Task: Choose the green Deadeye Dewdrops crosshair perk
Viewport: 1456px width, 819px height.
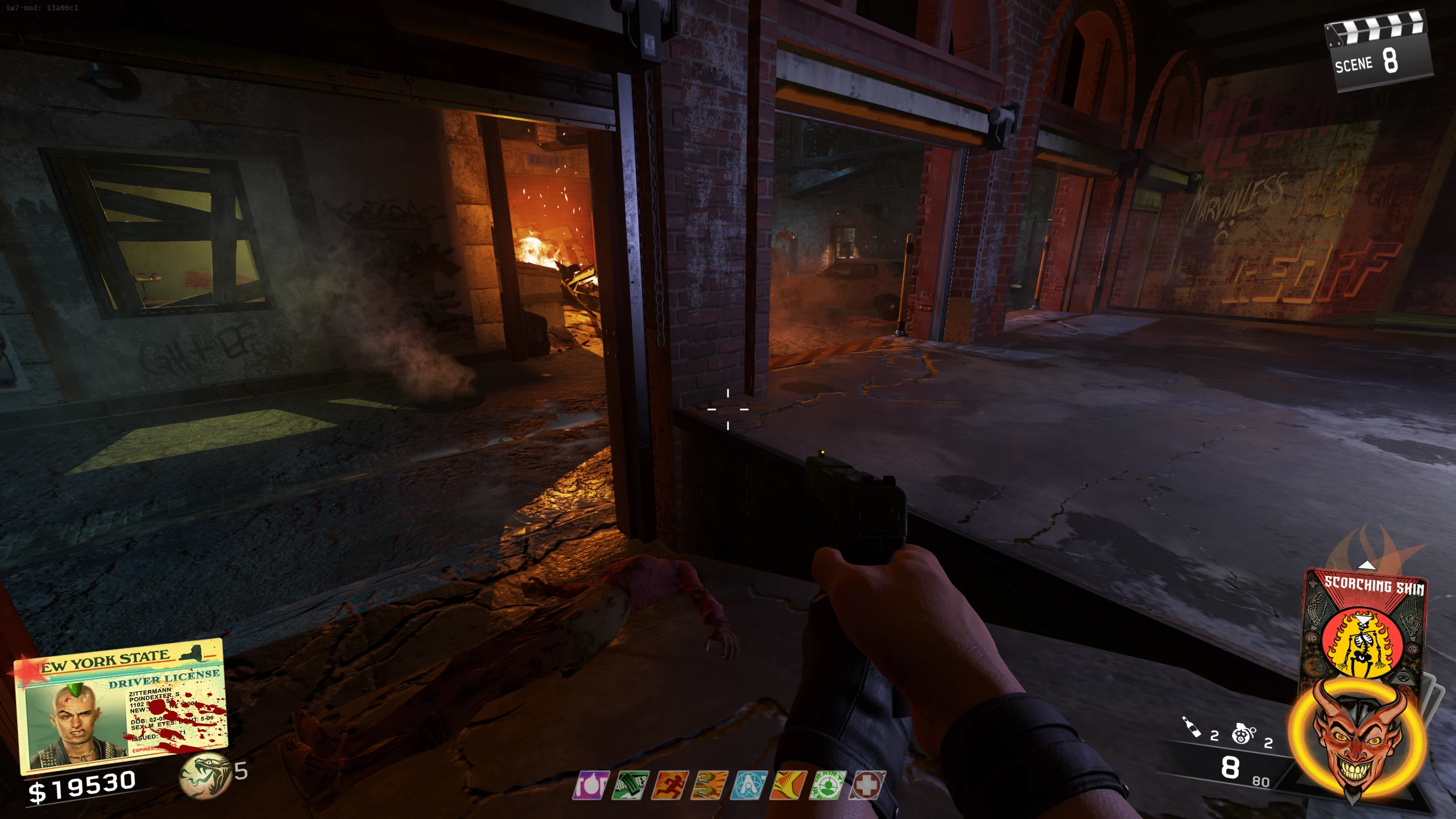Action: point(828,785)
